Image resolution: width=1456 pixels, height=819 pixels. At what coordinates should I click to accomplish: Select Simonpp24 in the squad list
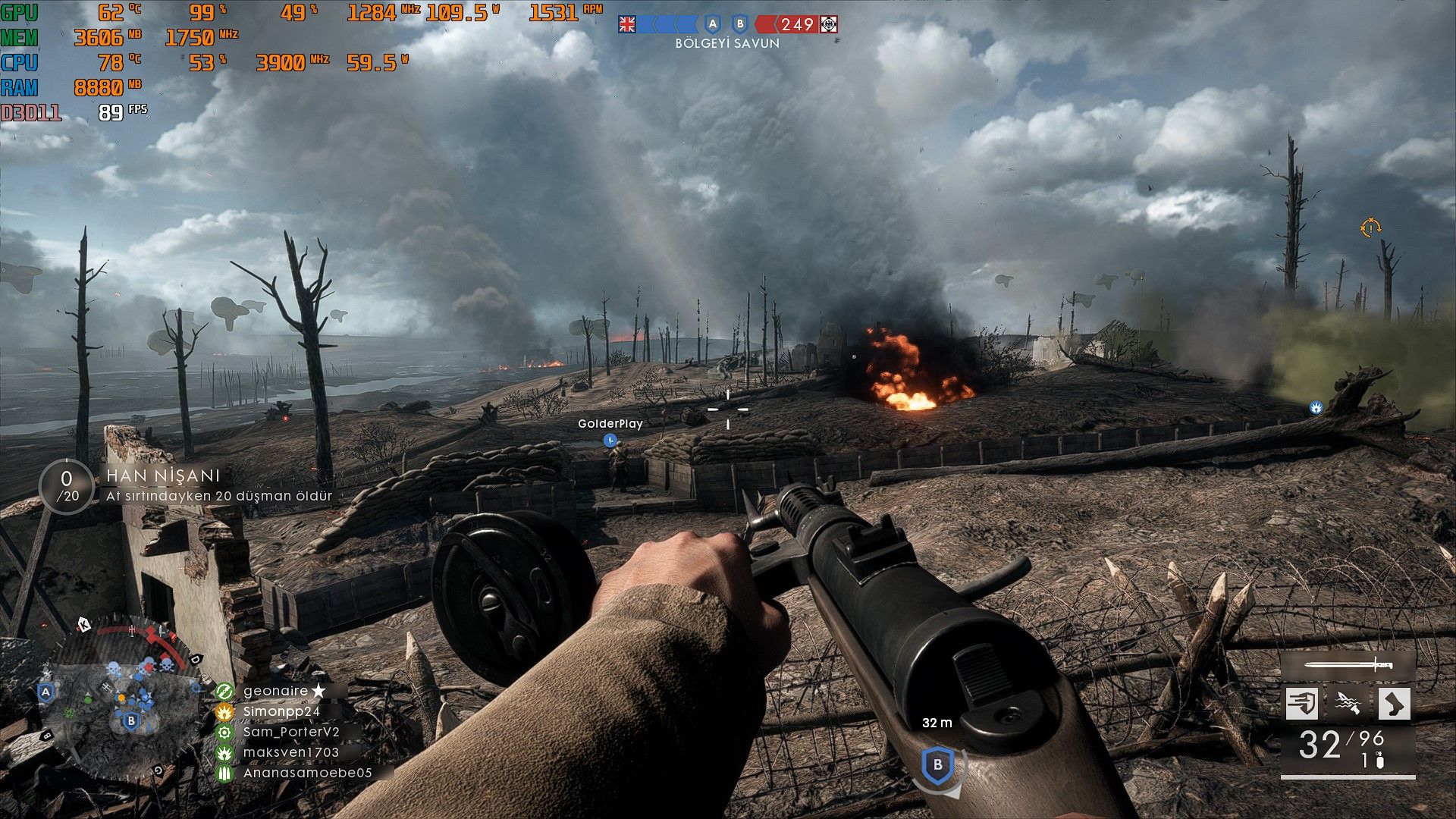pyautogui.click(x=281, y=711)
